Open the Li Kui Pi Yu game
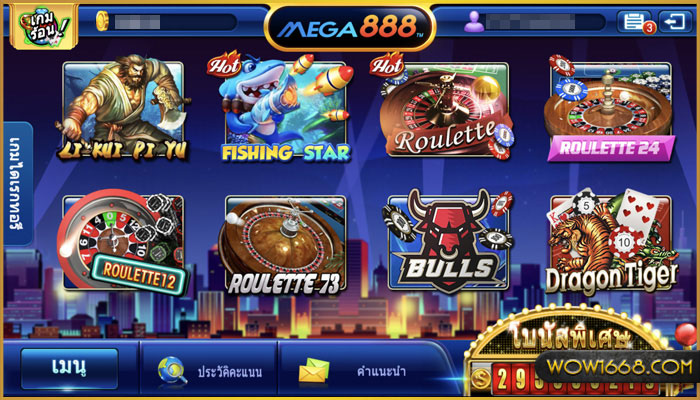Viewport: 700px width, 400px height. (x=123, y=110)
